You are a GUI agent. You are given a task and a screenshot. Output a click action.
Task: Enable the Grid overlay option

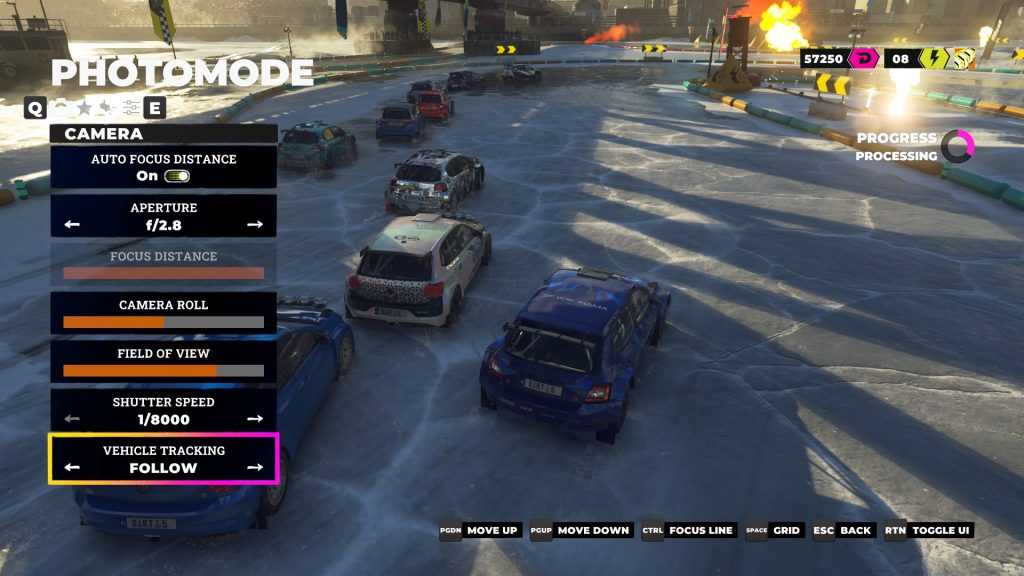point(774,530)
